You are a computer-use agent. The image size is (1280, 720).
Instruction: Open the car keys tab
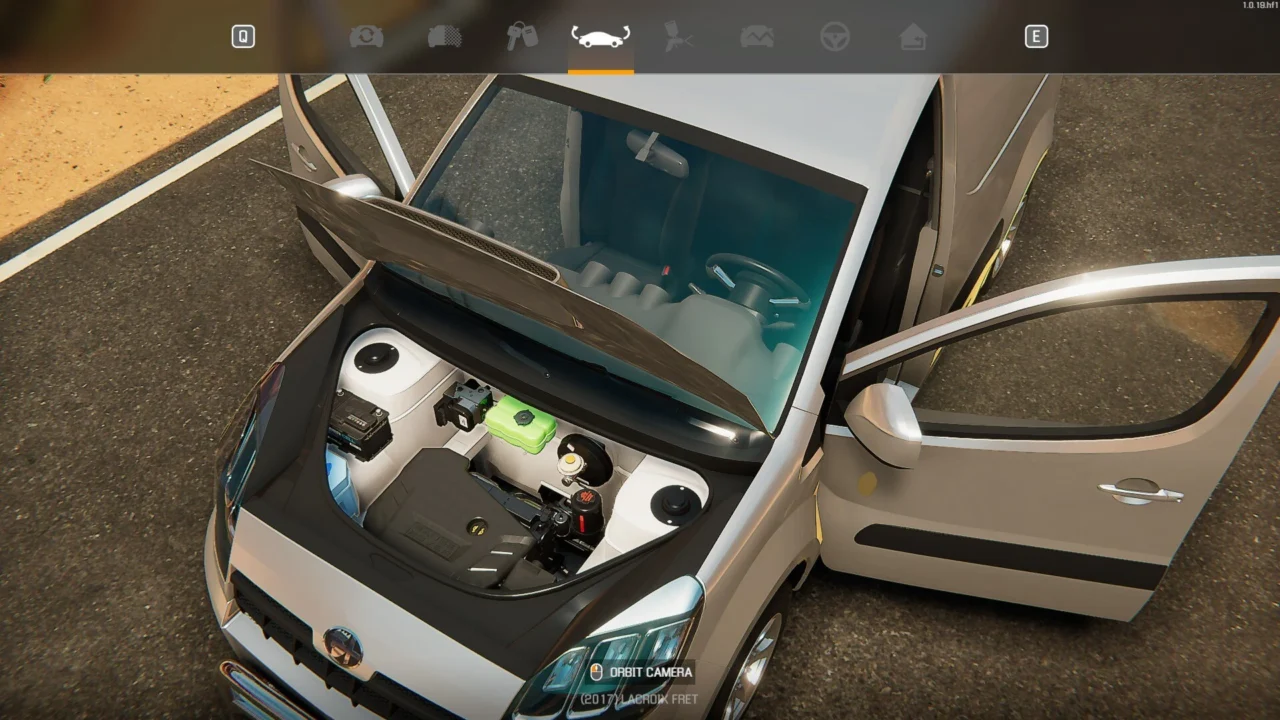522,37
